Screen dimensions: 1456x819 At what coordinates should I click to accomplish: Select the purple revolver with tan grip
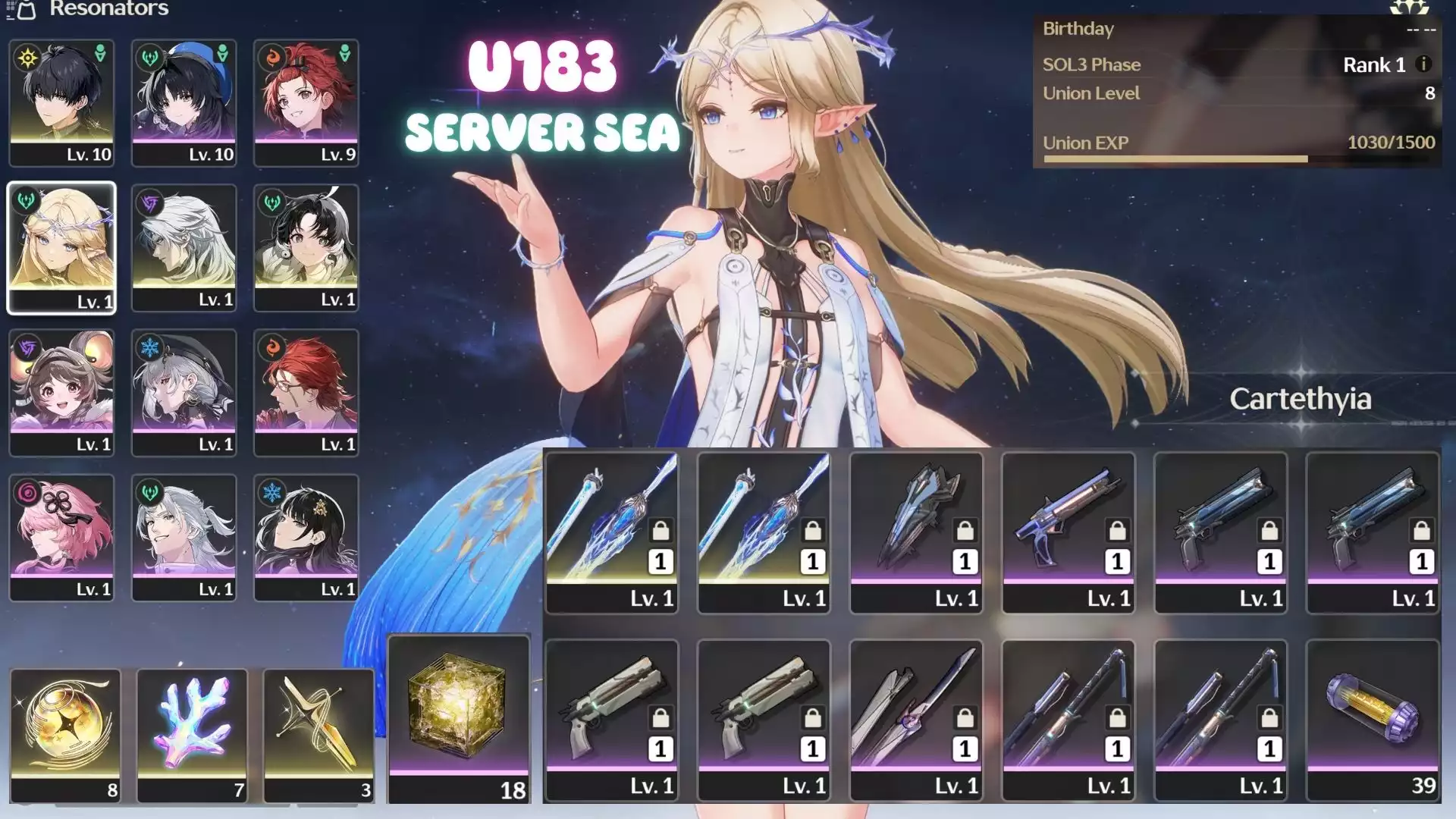[1068, 532]
